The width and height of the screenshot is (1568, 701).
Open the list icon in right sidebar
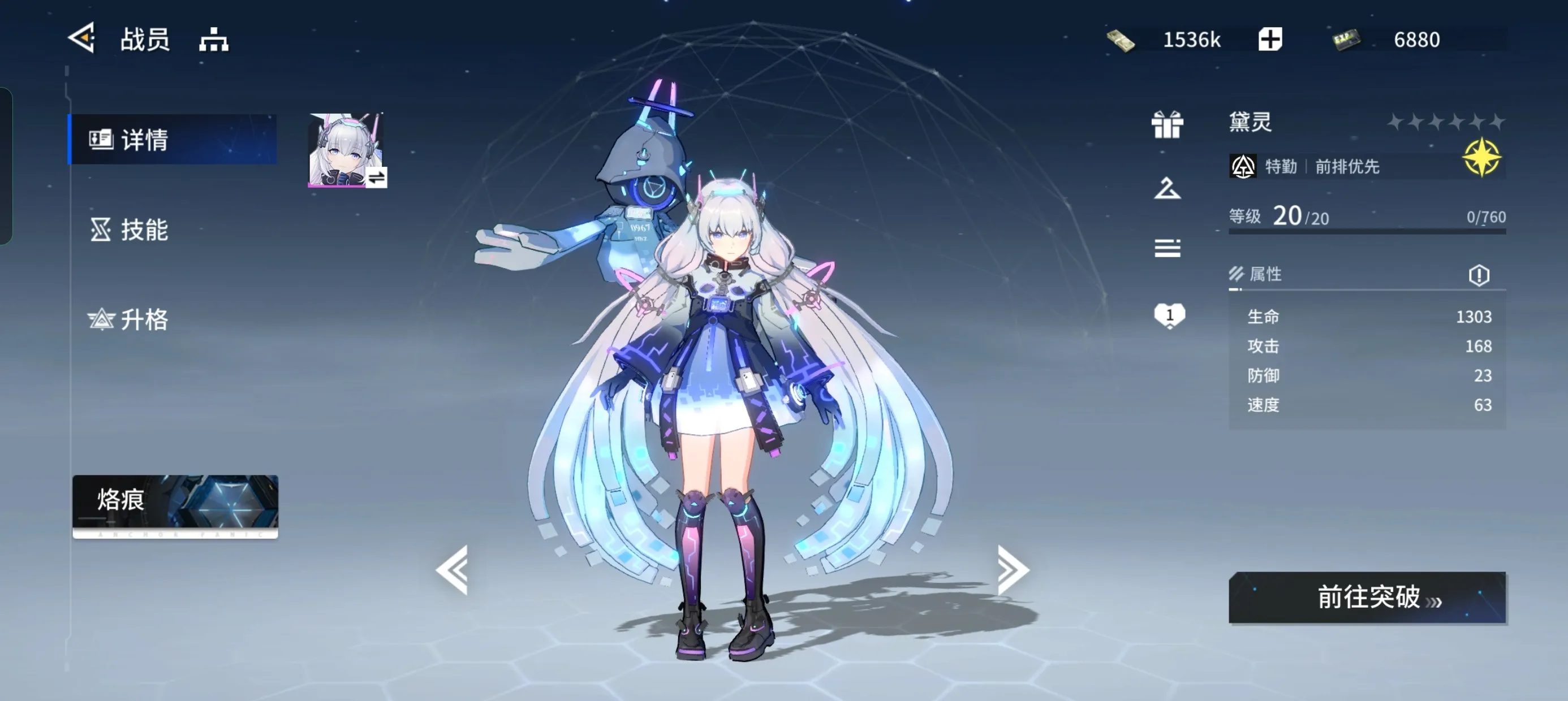point(1169,248)
